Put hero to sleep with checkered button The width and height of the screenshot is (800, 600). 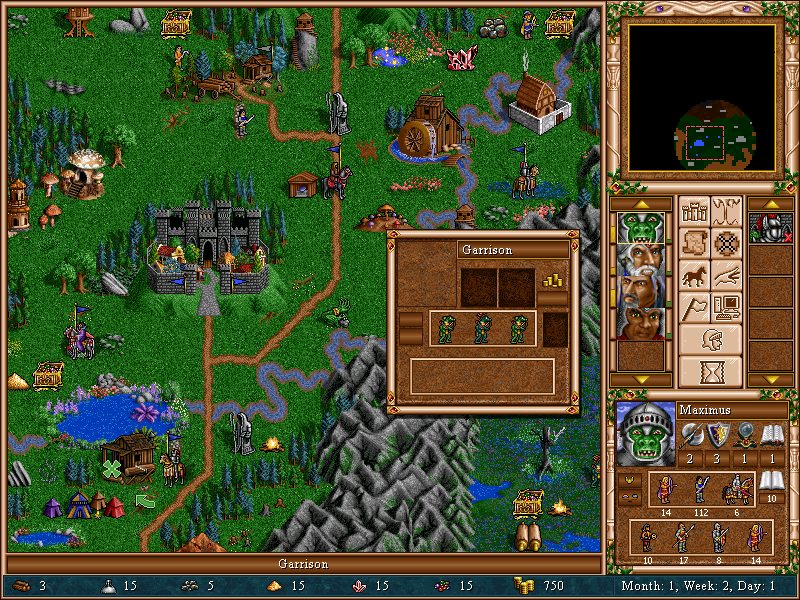[x=728, y=242]
